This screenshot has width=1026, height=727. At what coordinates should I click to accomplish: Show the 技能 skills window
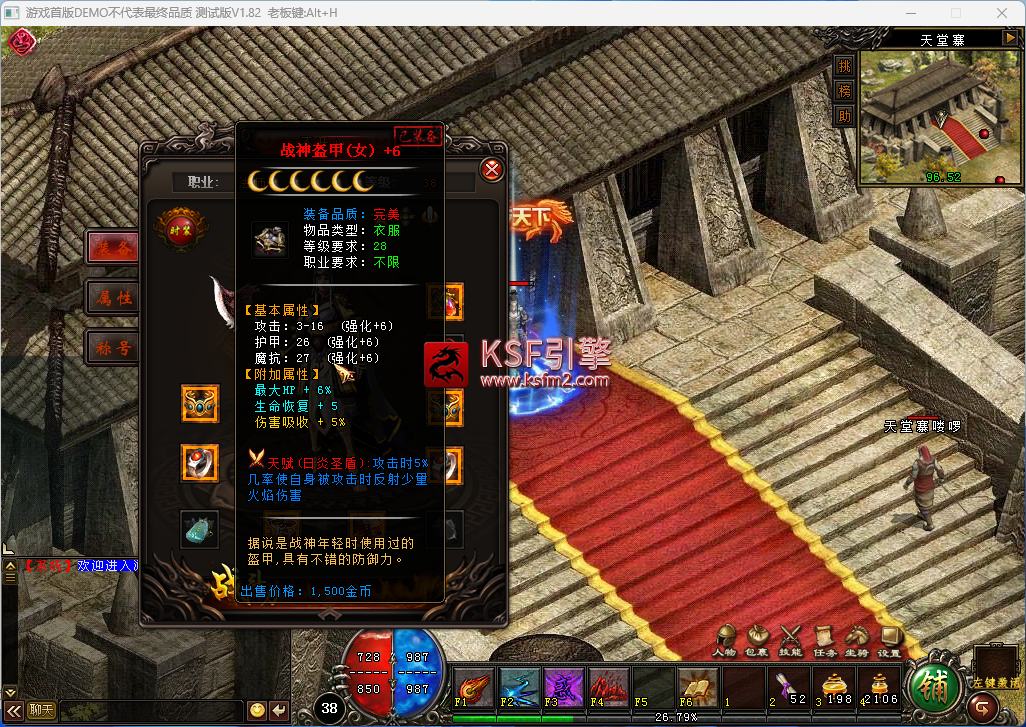791,637
